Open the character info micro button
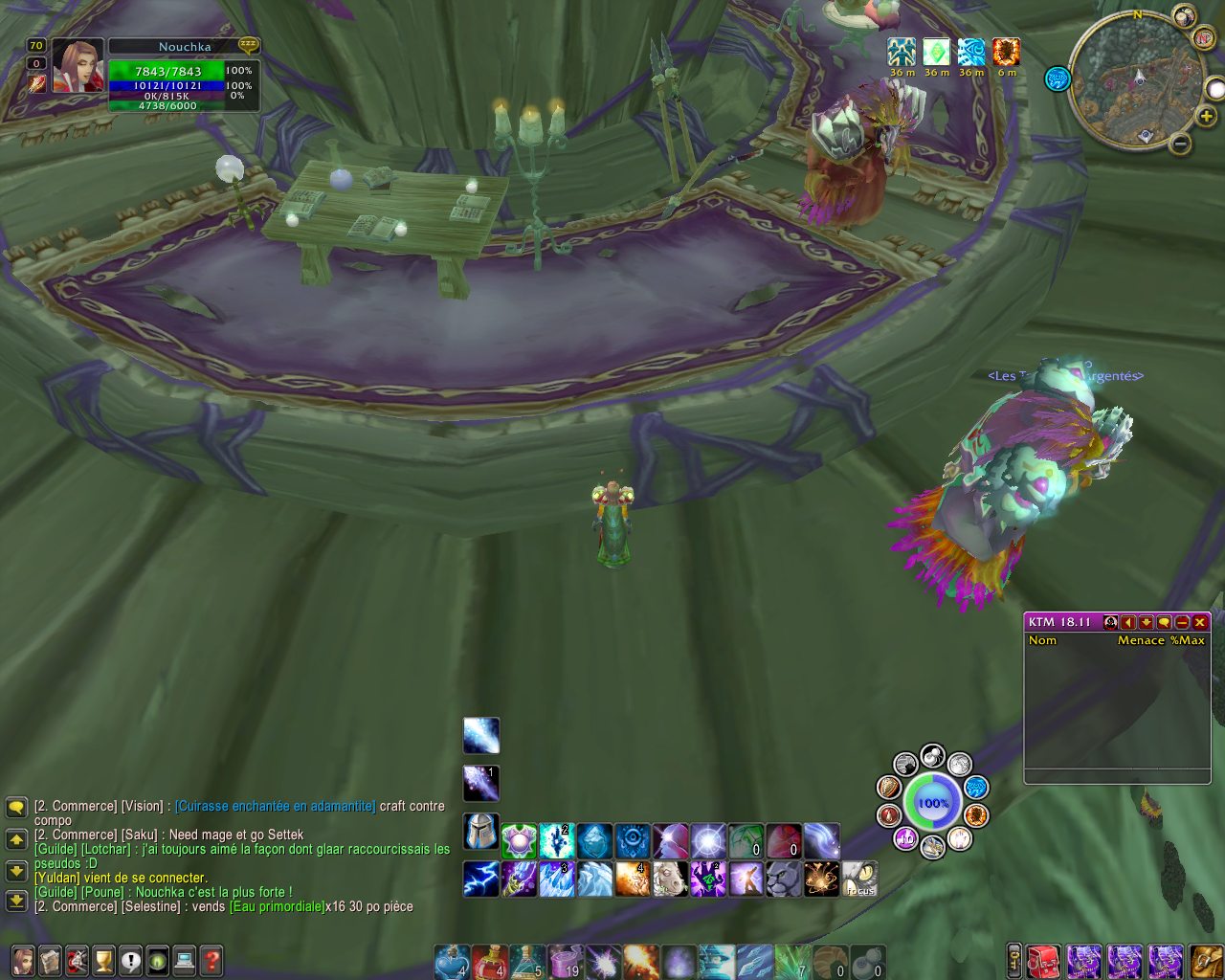The image size is (1225, 980). [22, 960]
